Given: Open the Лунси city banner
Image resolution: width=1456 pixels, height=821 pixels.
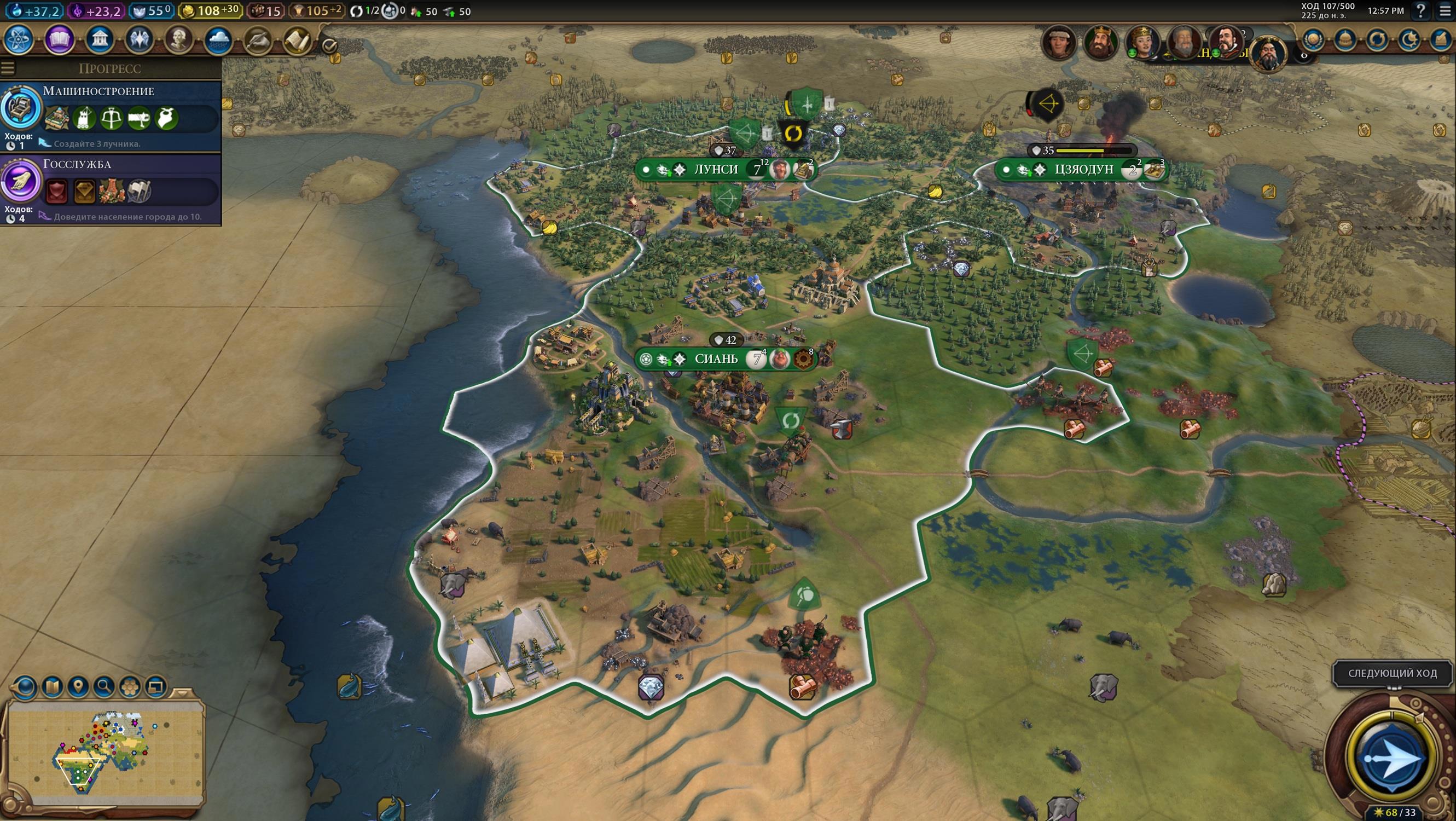Looking at the screenshot, I should tap(716, 169).
